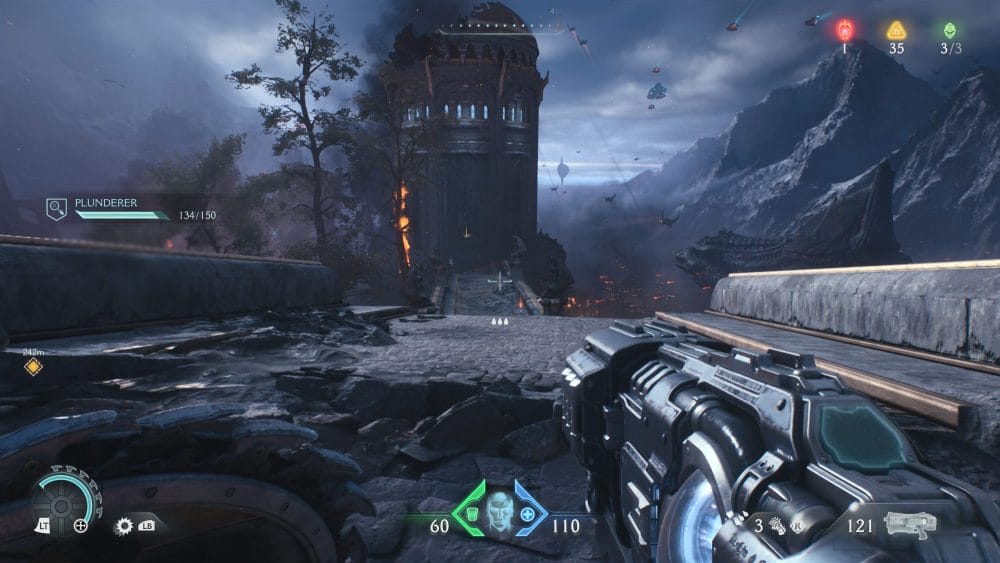Click the green helmet icon showing 3/3
The height and width of the screenshot is (563, 1000).
pos(949,30)
